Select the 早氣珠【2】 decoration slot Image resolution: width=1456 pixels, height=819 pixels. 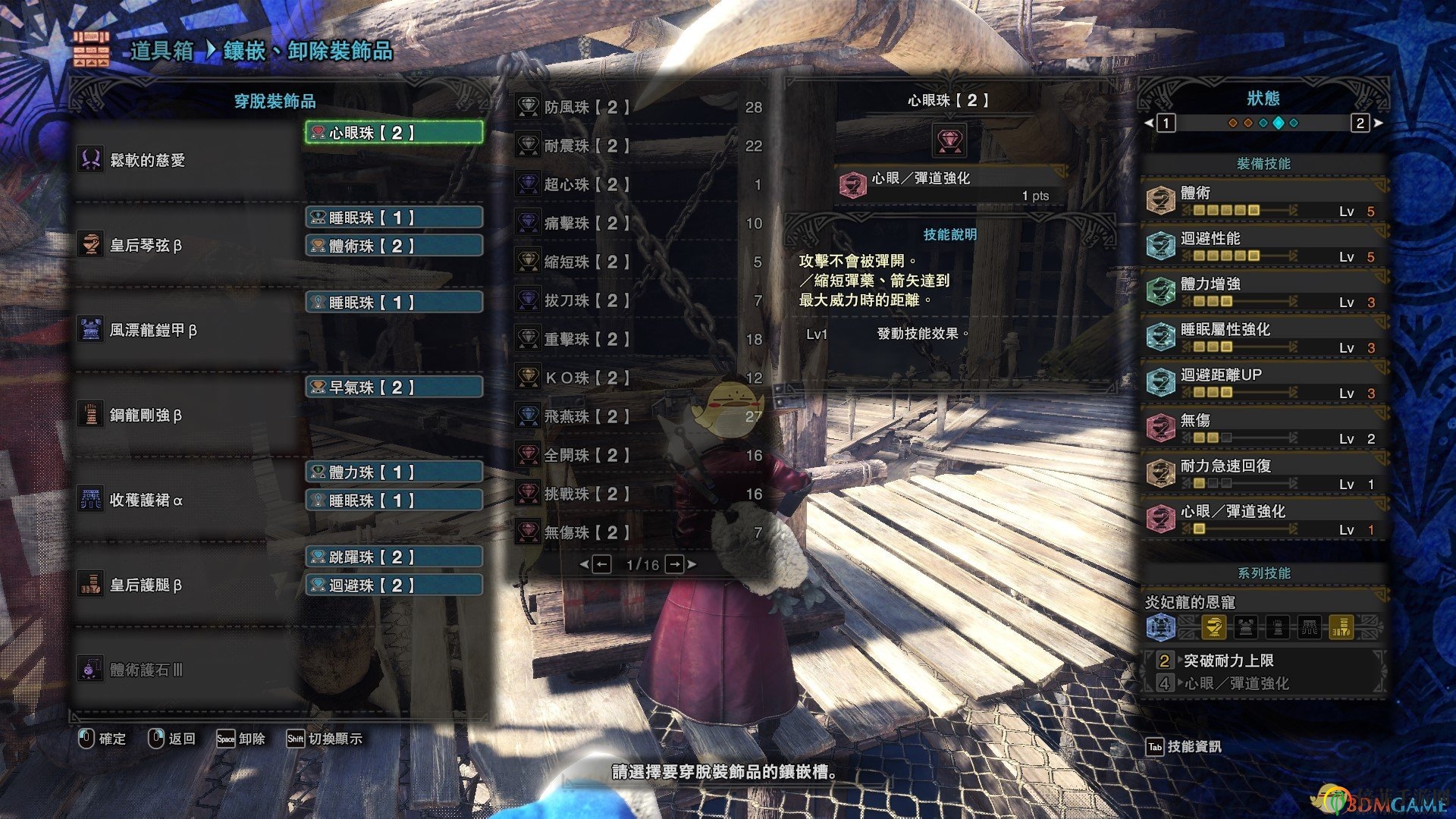pyautogui.click(x=394, y=388)
